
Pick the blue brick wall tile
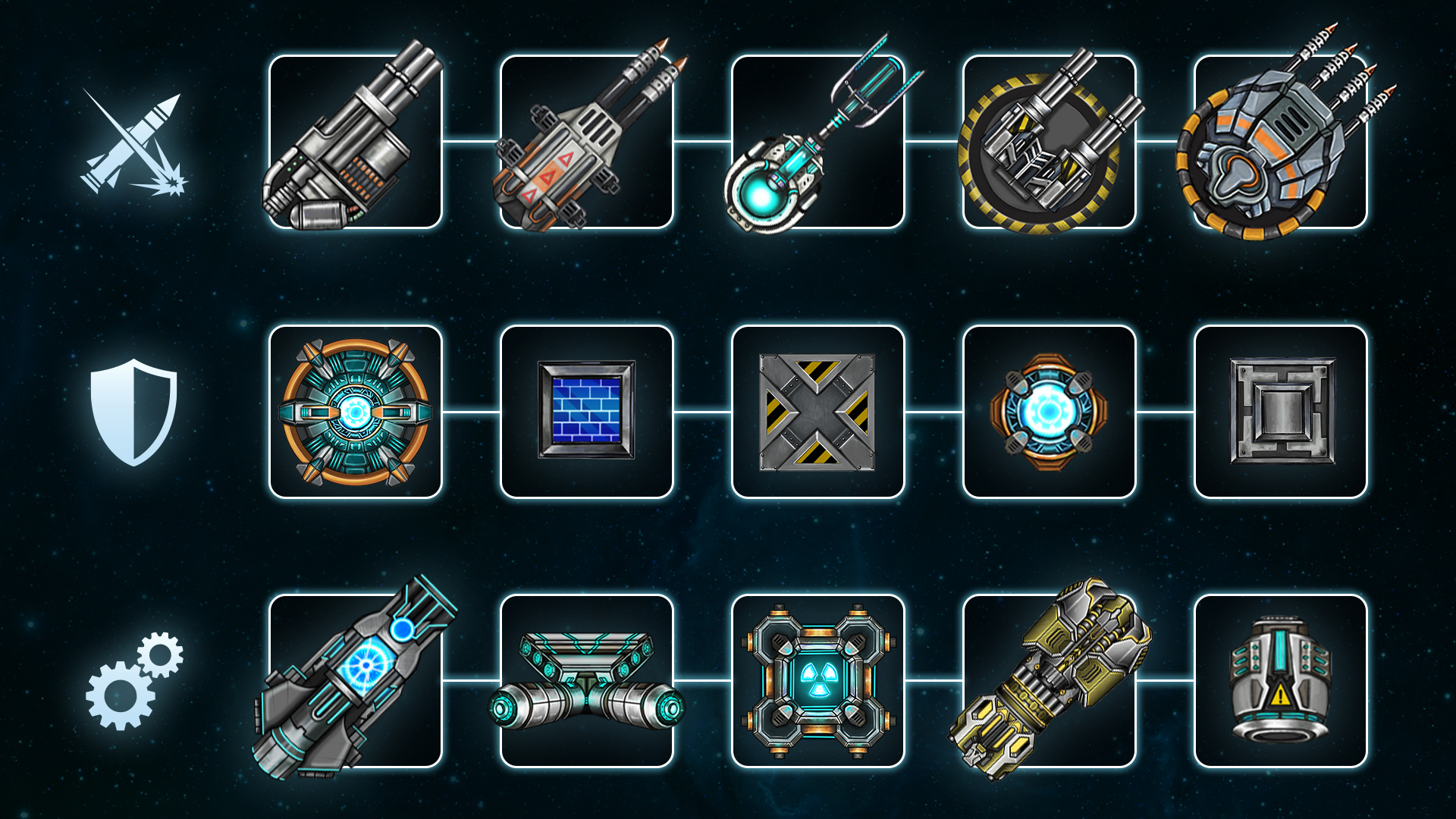tap(586, 412)
